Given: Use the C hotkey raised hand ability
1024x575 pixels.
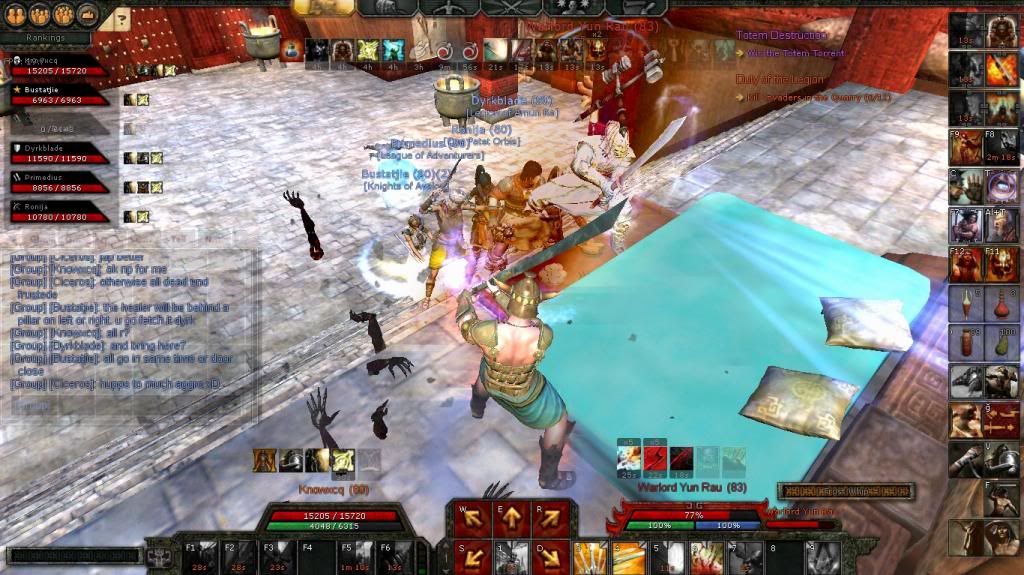Looking at the screenshot, I should click(965, 186).
